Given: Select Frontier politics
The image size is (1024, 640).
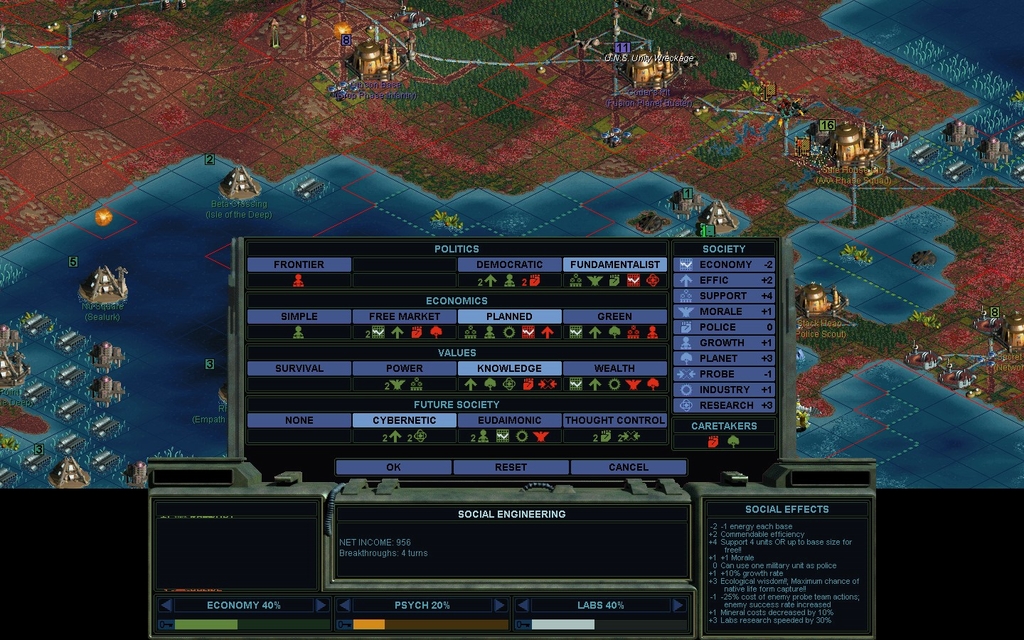Looking at the screenshot, I should pyautogui.click(x=299, y=265).
